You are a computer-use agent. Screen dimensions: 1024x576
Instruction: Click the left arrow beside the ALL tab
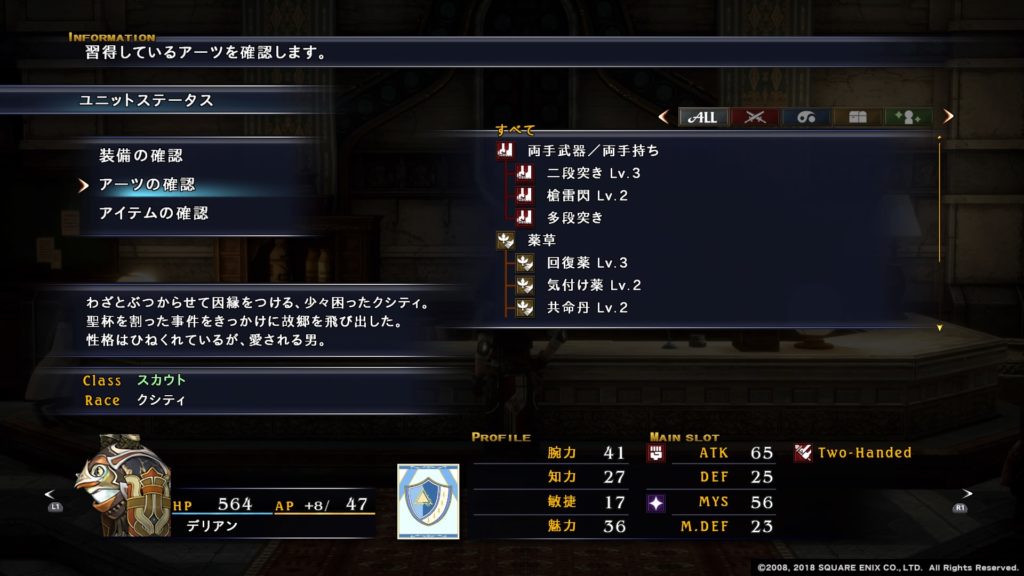663,117
